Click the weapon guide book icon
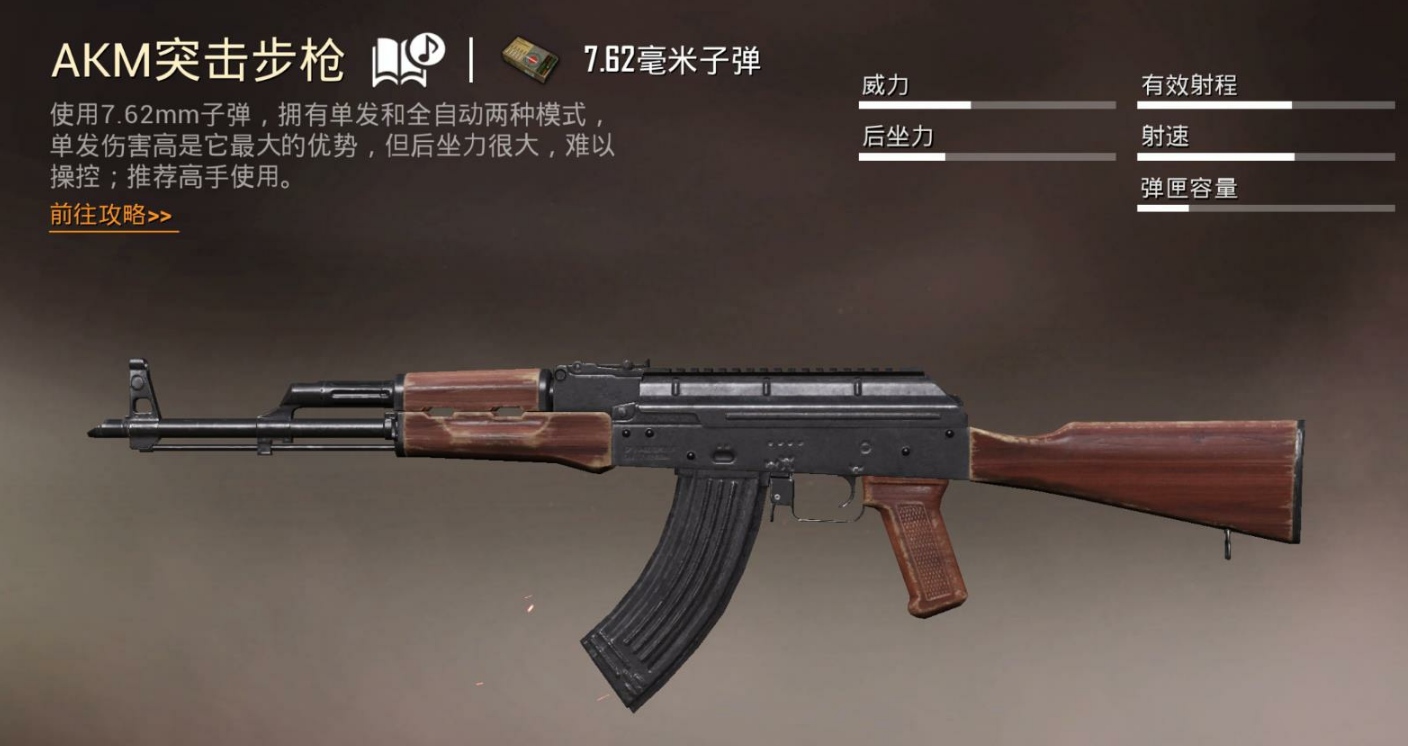This screenshot has width=1408, height=746. (x=394, y=56)
